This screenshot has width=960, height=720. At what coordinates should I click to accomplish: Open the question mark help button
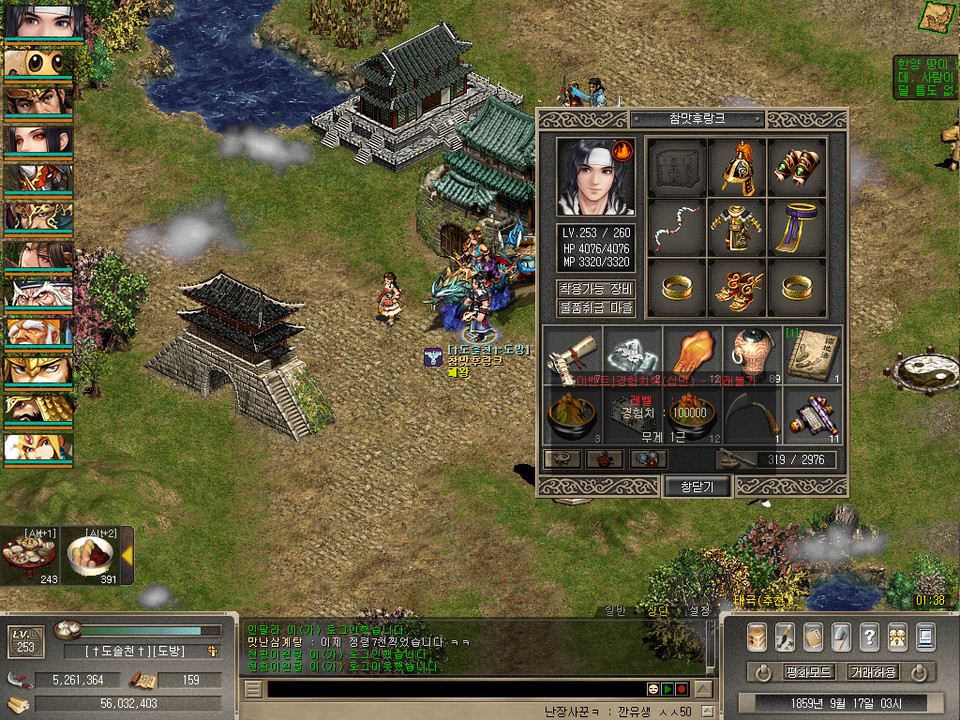tap(869, 636)
